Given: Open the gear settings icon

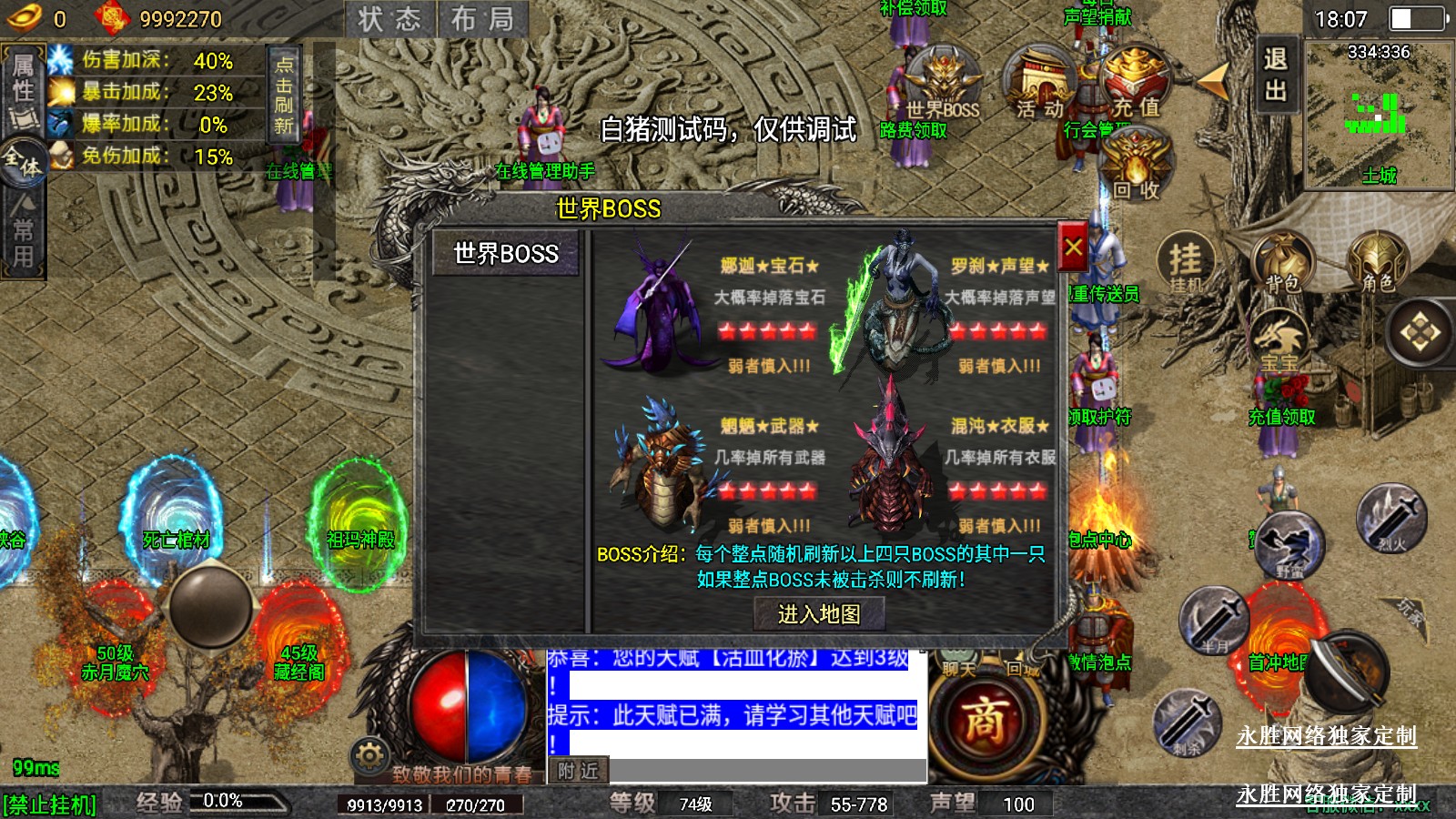Looking at the screenshot, I should tap(369, 755).
